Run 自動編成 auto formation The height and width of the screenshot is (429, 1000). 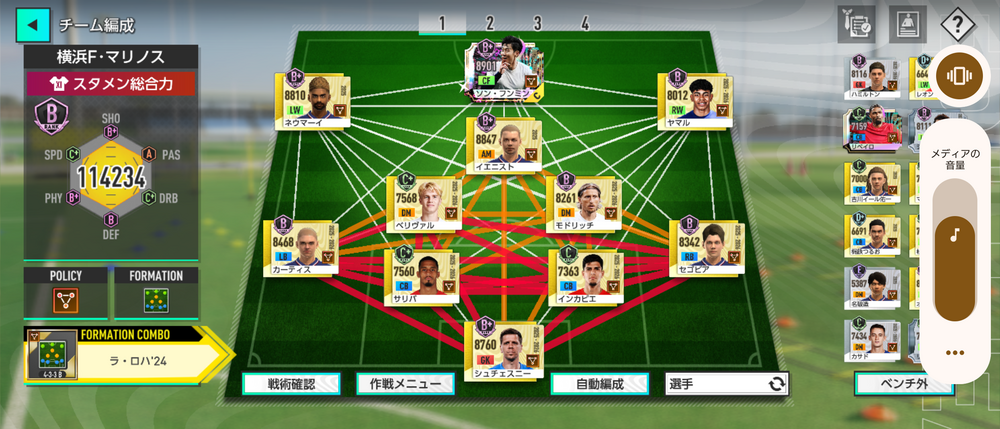pos(600,384)
